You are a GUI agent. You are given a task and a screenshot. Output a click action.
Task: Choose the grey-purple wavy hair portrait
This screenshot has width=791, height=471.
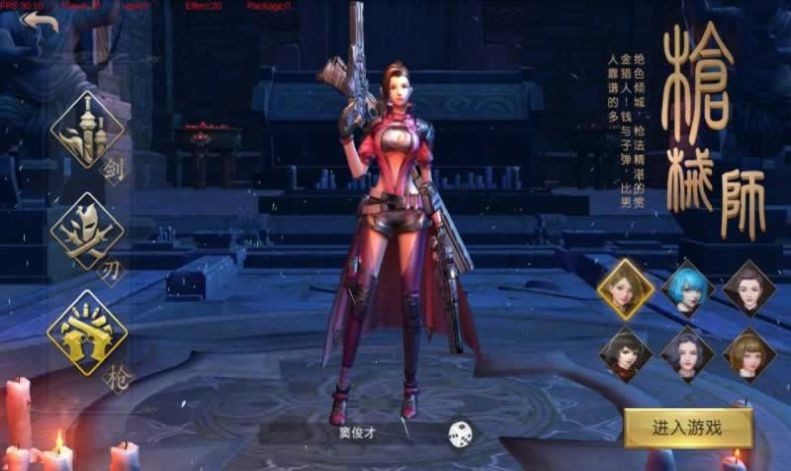[x=688, y=354]
